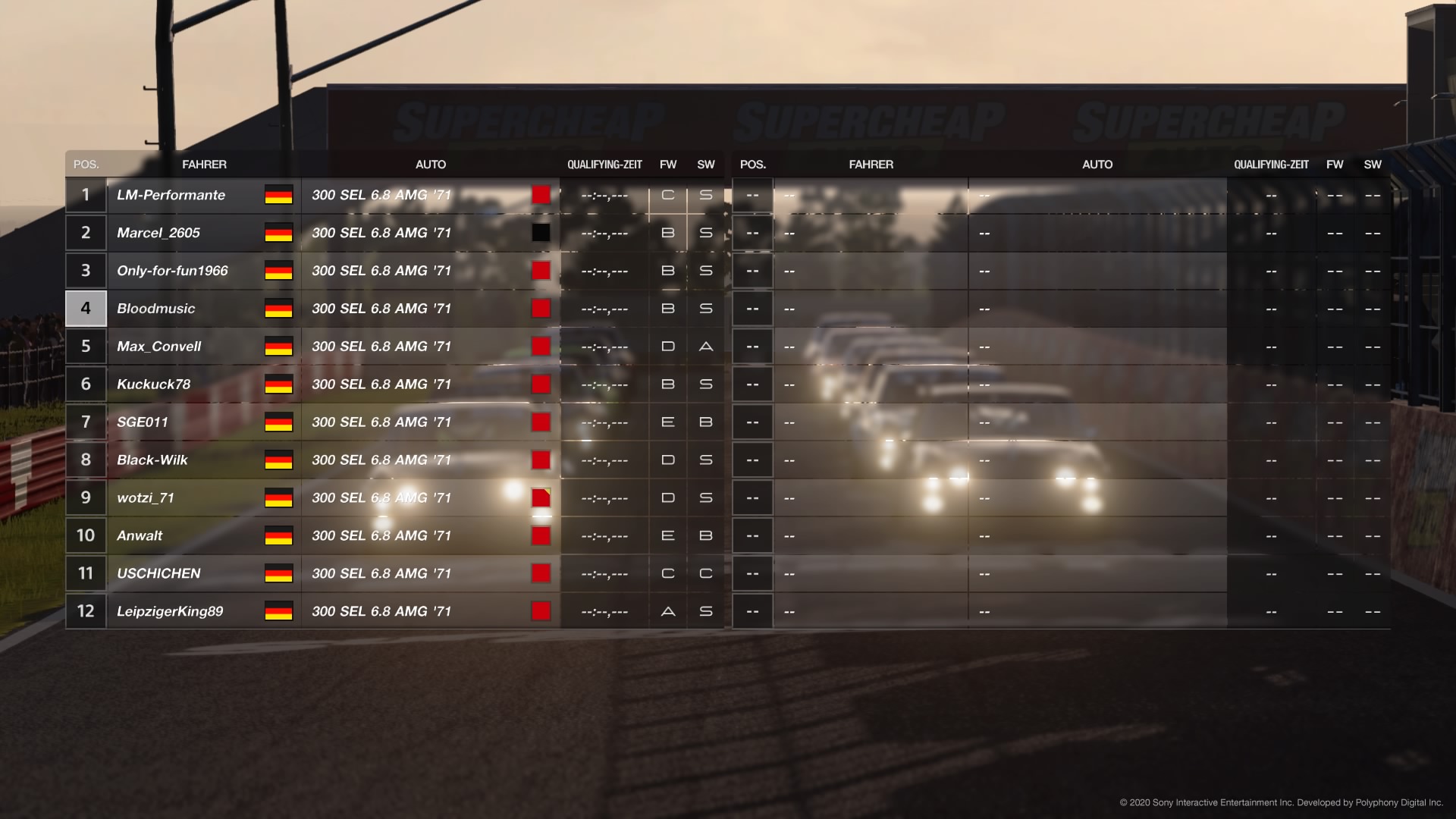Switch to the right-hand POS. column
The image size is (1456, 819).
coord(752,164)
